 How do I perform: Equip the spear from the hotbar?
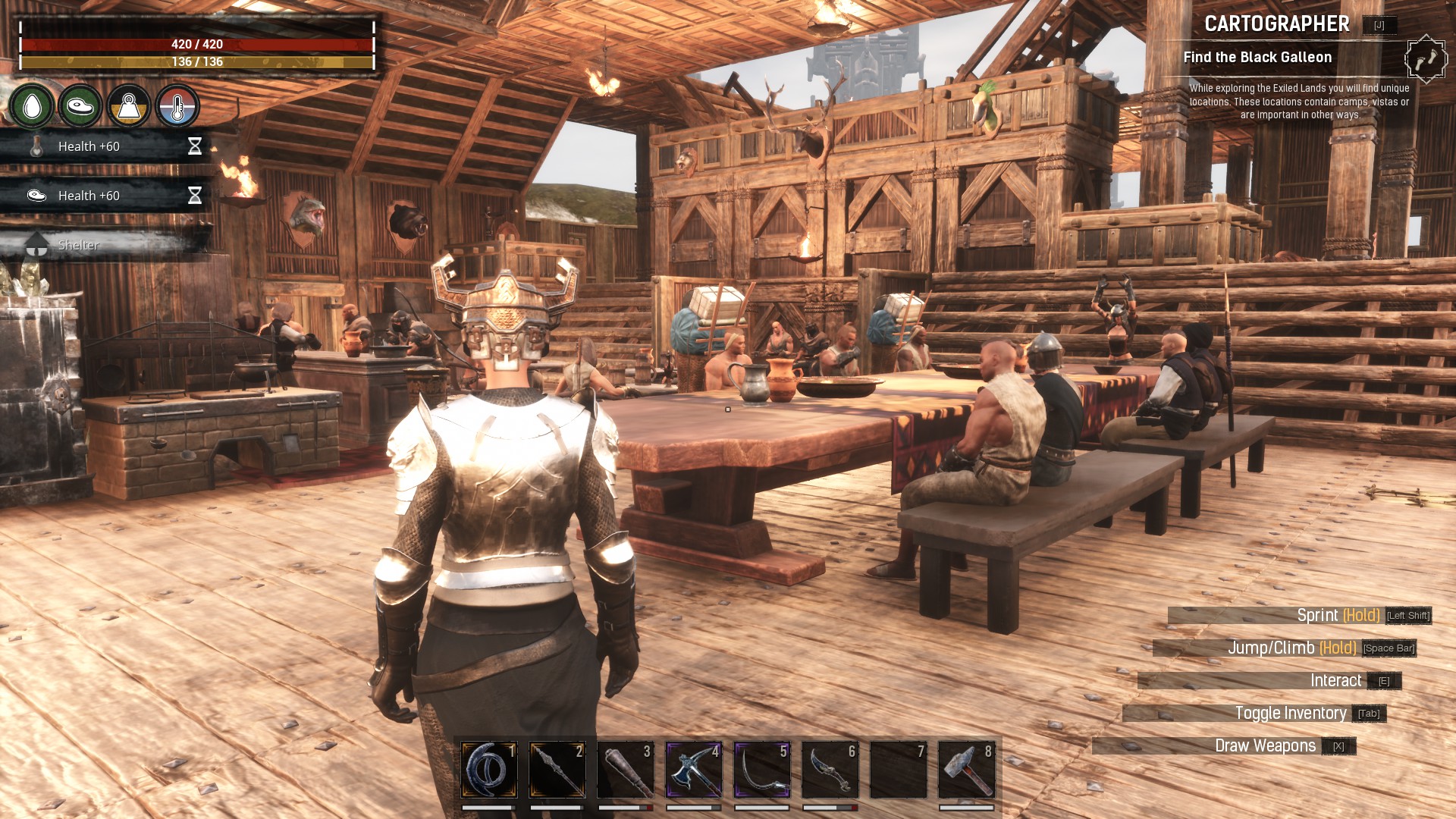pyautogui.click(x=557, y=770)
